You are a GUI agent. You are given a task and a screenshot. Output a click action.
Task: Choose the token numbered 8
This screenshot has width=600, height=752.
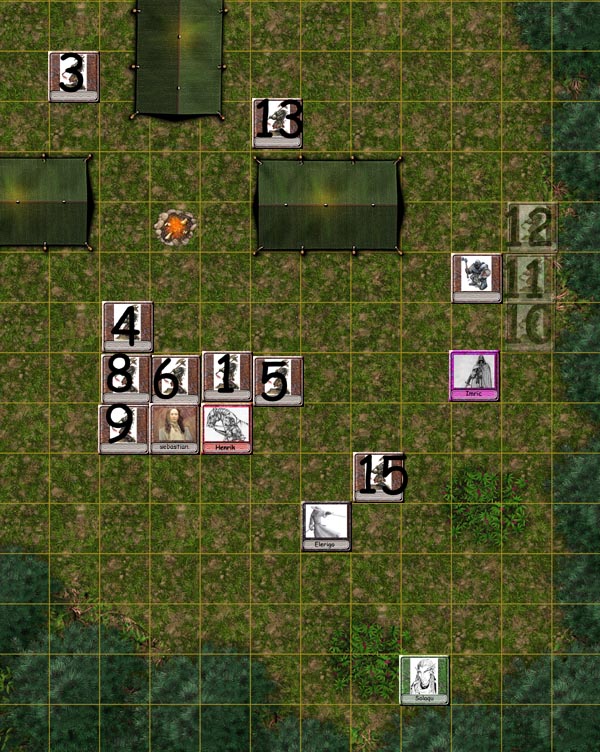pos(125,377)
